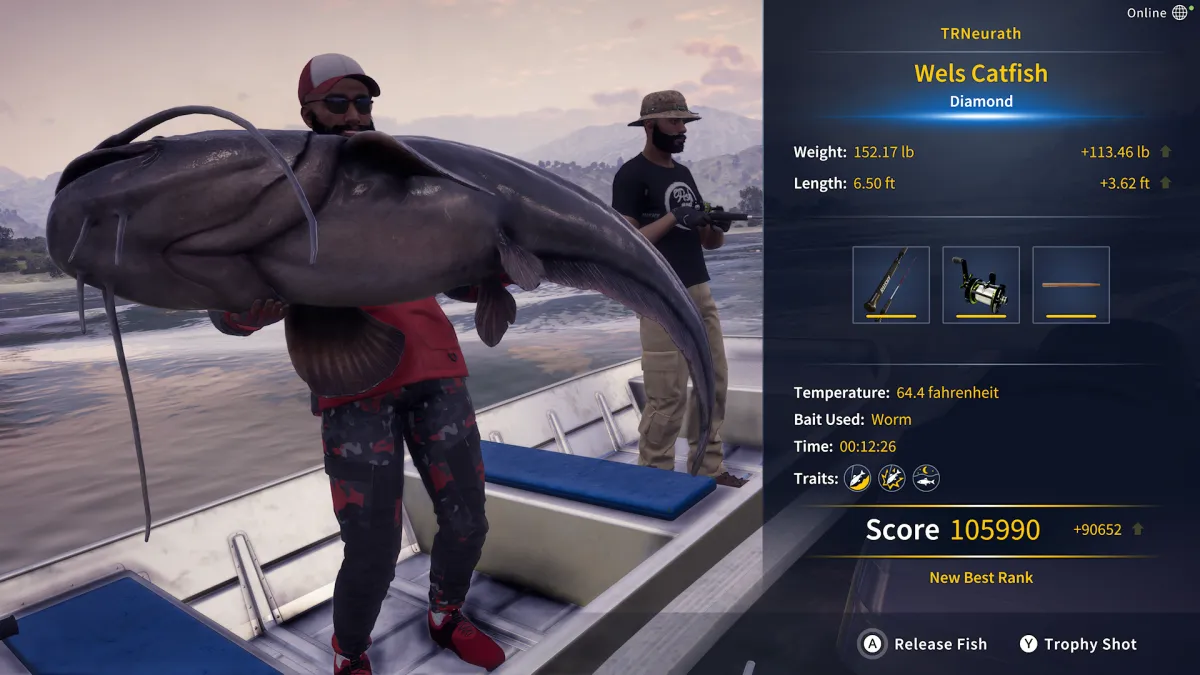Select the worm bait equipment slot
Image resolution: width=1200 pixels, height=675 pixels.
[1071, 285]
